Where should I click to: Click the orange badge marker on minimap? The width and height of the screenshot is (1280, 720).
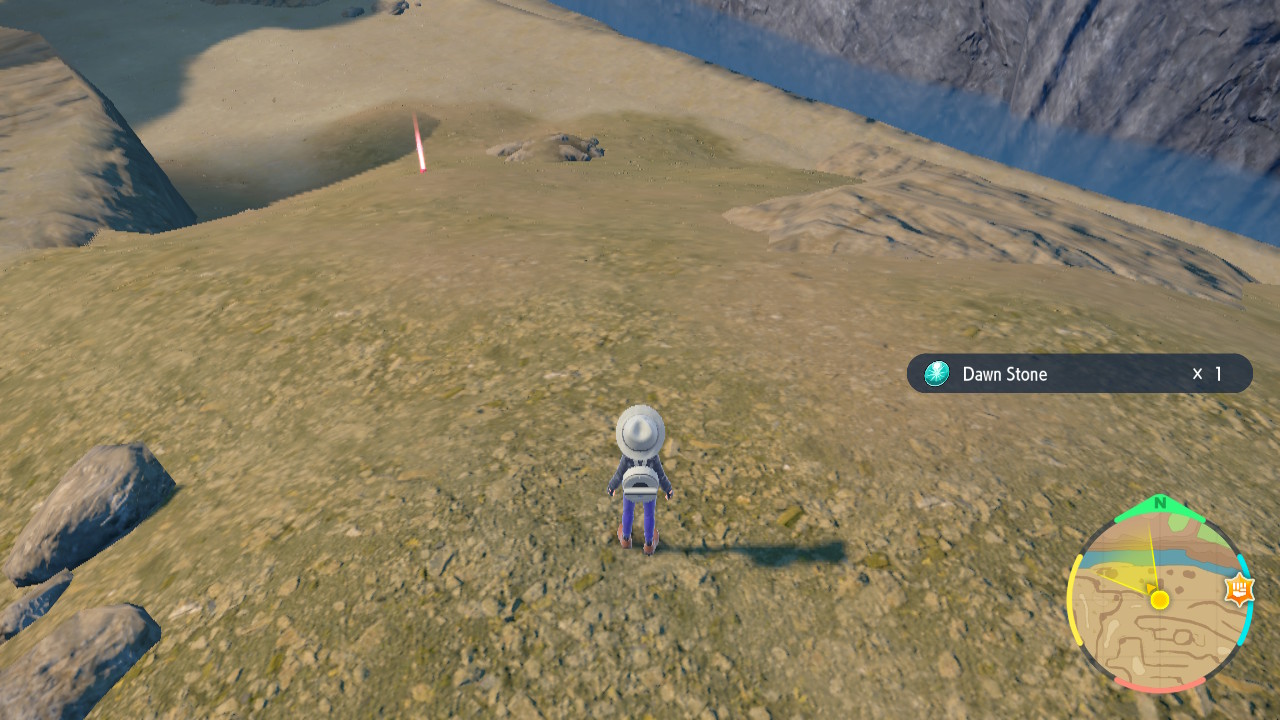[1238, 591]
